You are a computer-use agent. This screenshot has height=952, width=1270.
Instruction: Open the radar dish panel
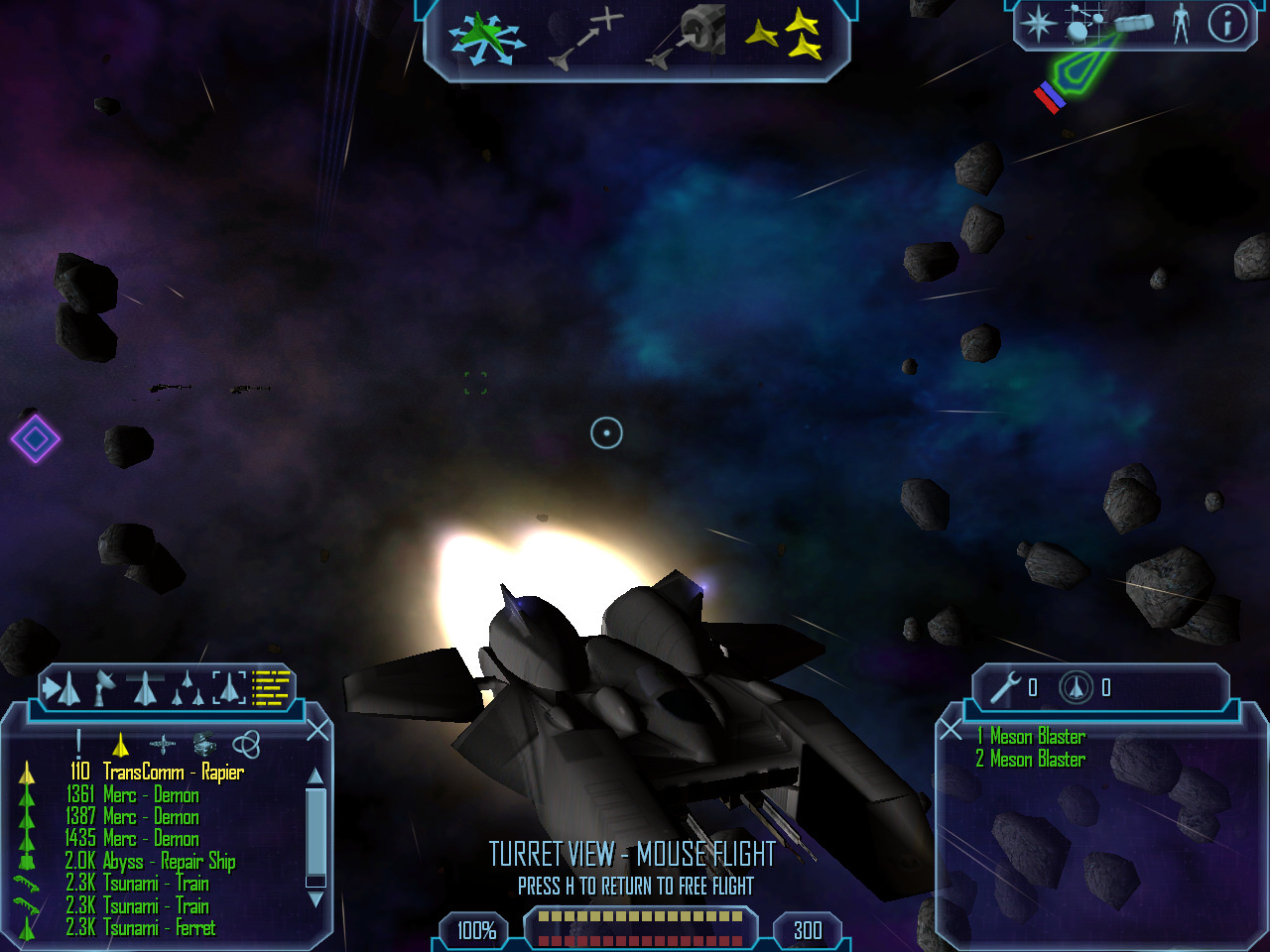[x=104, y=687]
